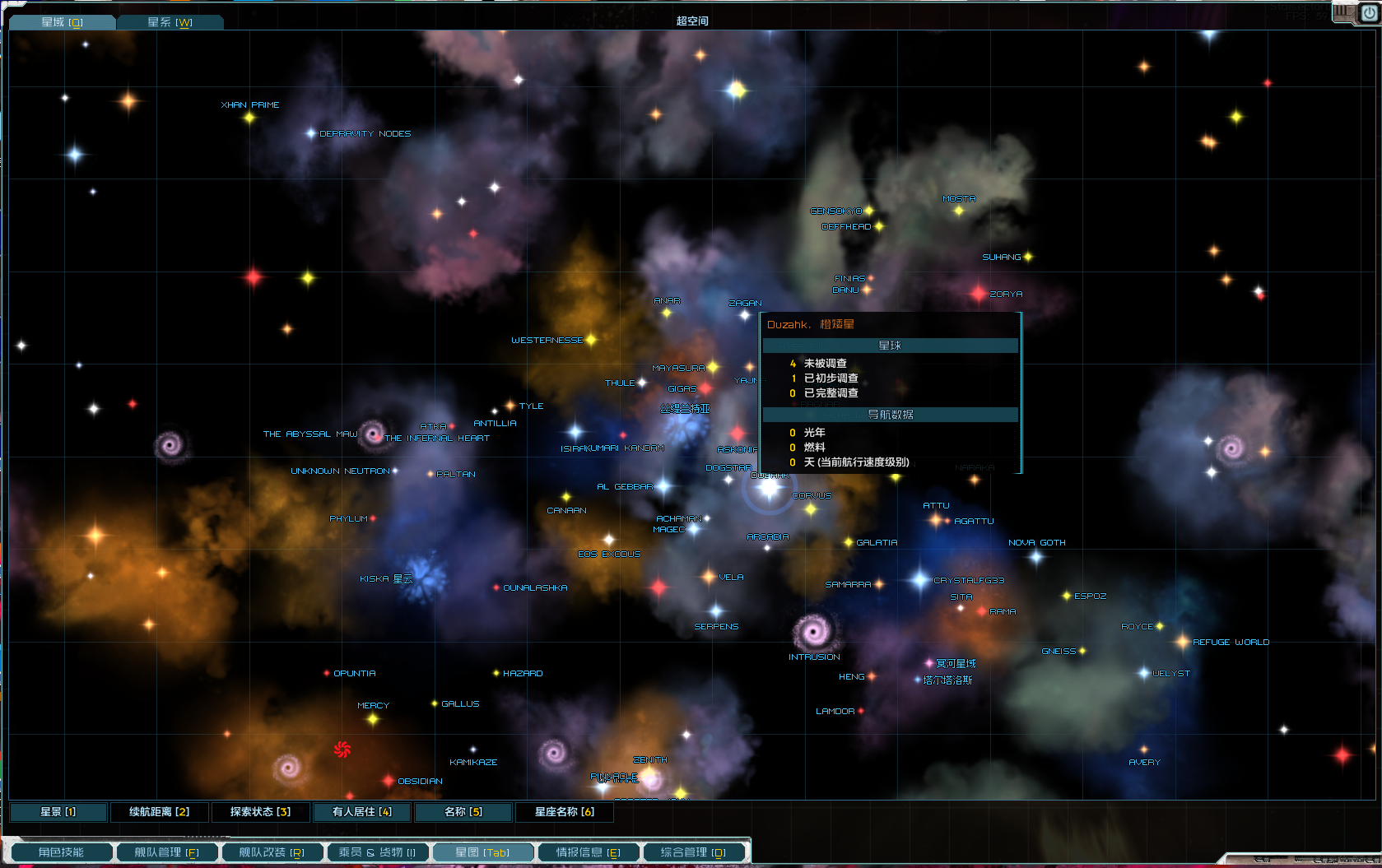This screenshot has height=868, width=1382.
Task: Open the 角色技能 character skills screen
Action: [61, 852]
